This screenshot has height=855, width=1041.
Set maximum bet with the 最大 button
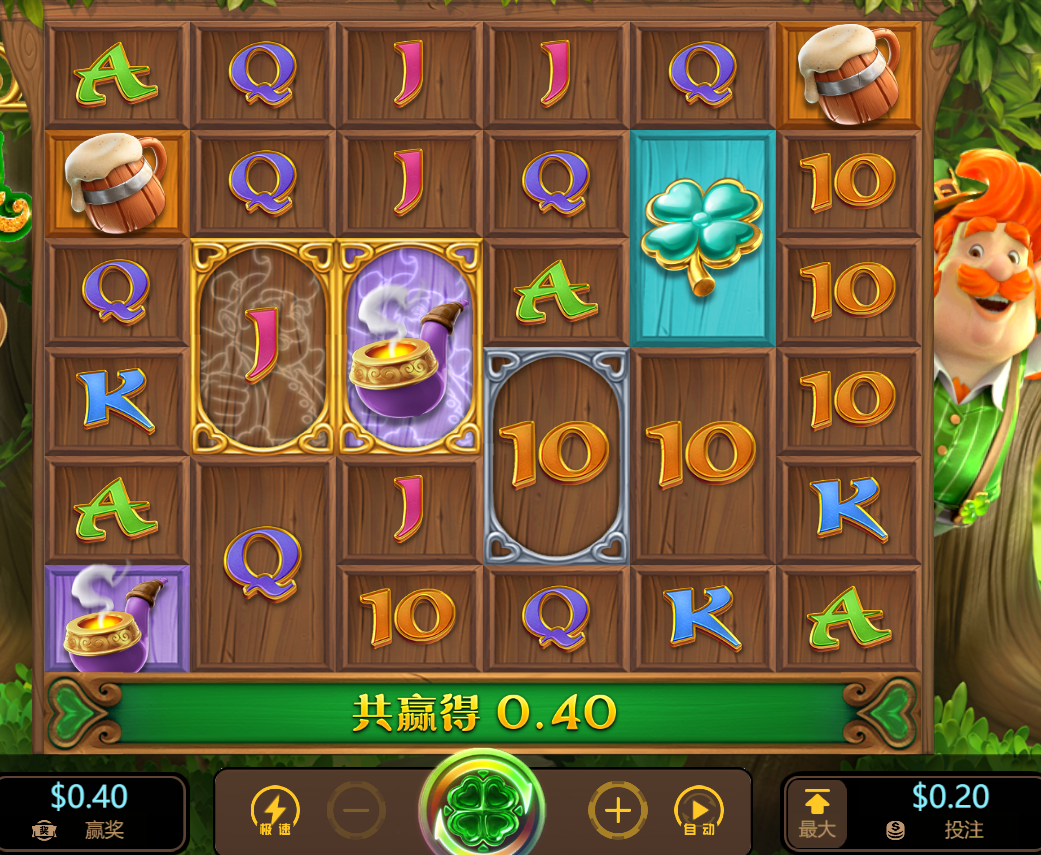816,813
